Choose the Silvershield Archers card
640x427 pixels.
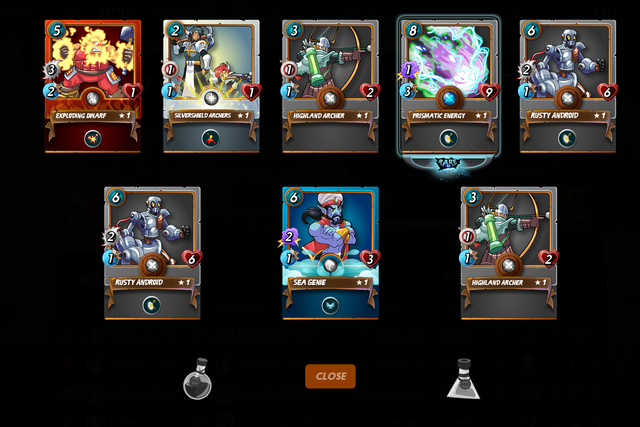(x=211, y=86)
